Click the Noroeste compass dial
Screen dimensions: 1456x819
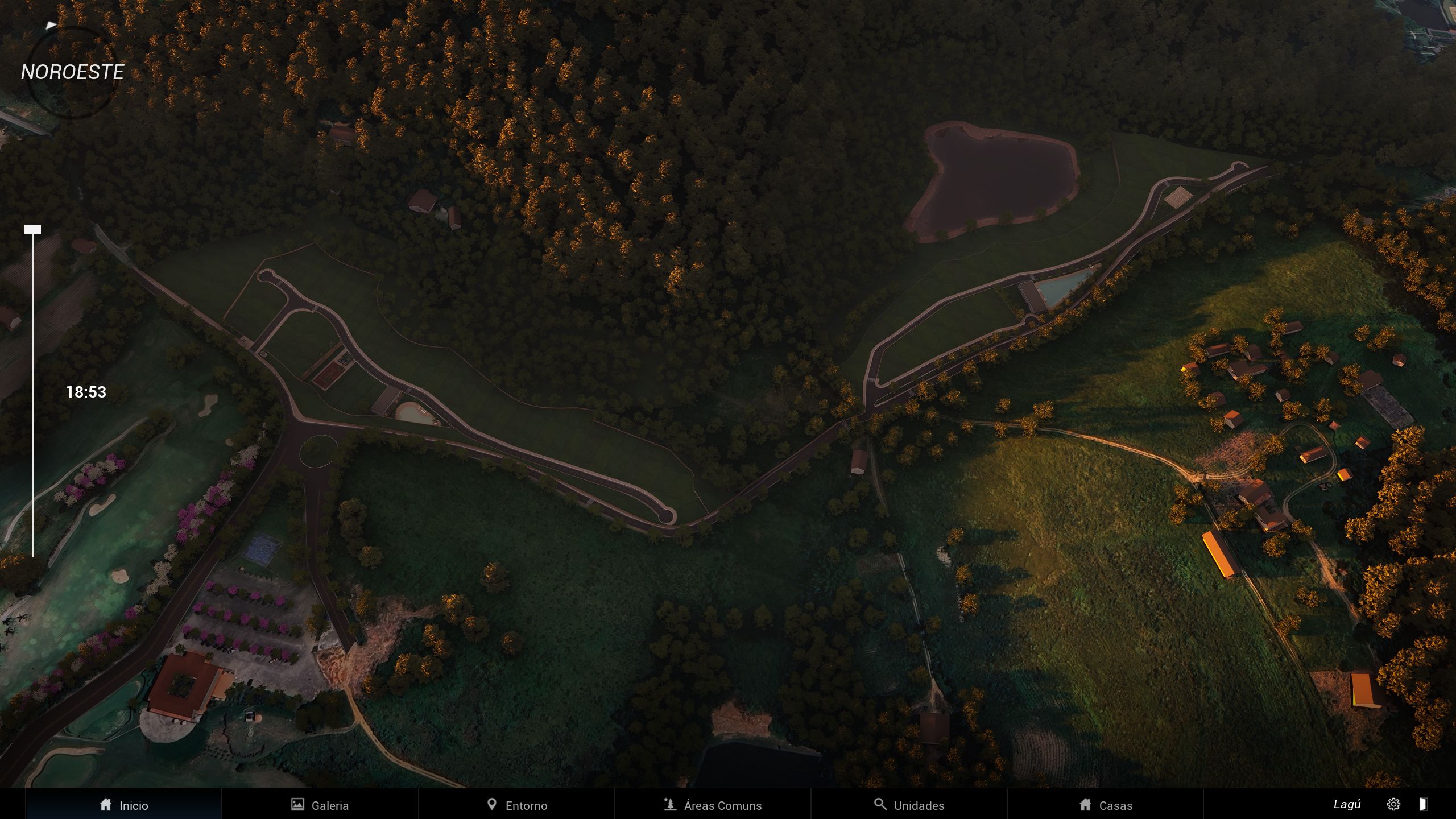click(x=72, y=72)
